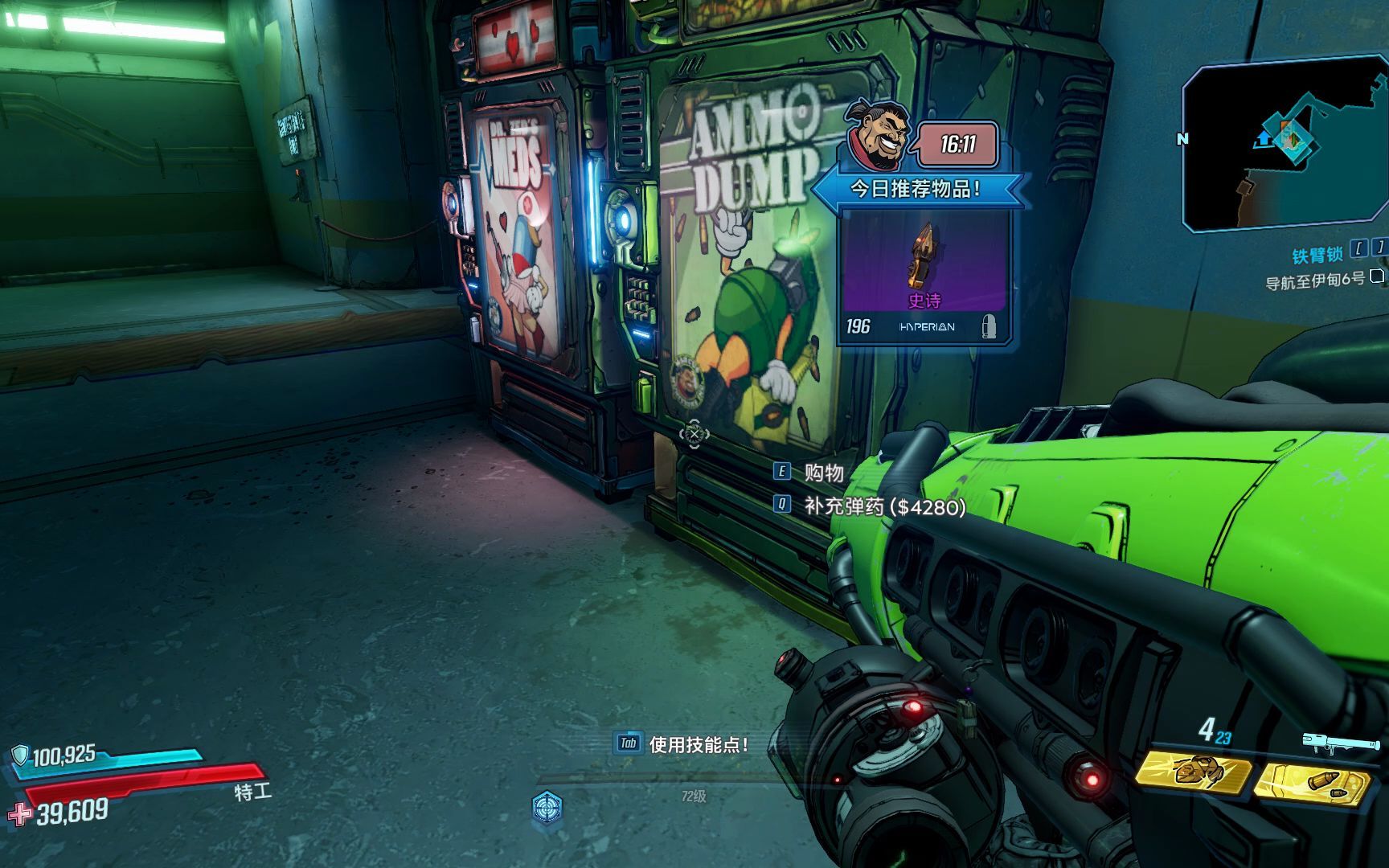Click the 今日推荐物品 banner
Viewport: 1389px width, 868px height.
(x=916, y=190)
